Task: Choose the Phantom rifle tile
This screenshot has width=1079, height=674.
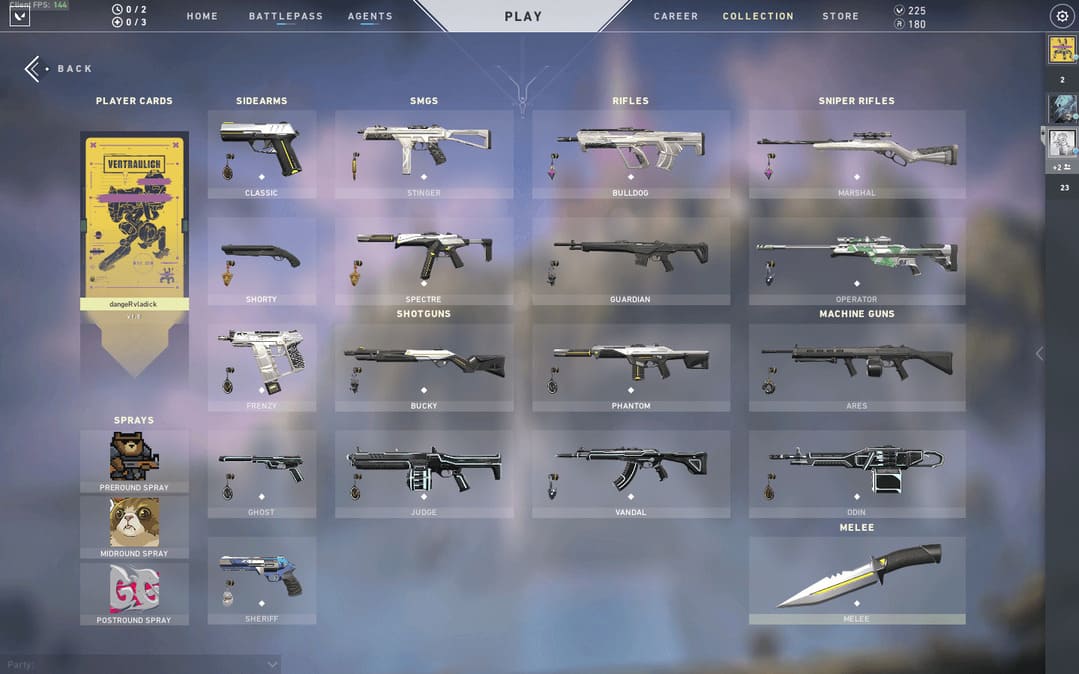Action: 631,366
